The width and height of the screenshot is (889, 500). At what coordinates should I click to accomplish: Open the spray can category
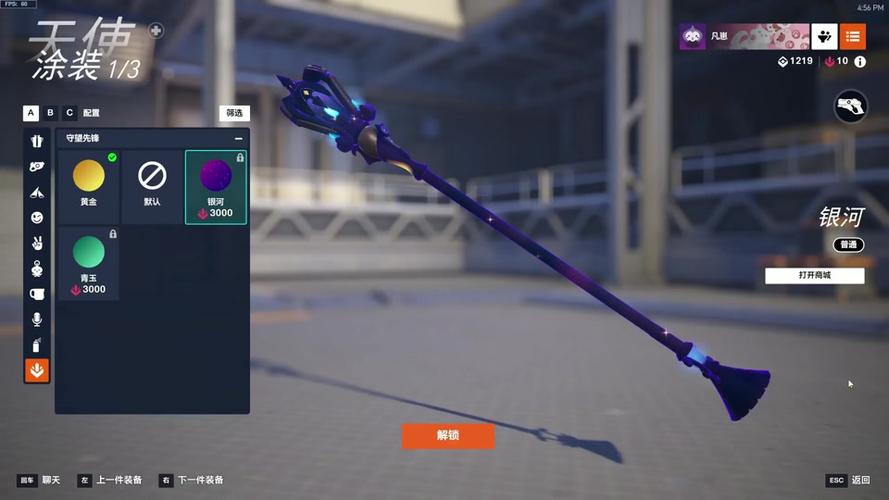(x=37, y=345)
